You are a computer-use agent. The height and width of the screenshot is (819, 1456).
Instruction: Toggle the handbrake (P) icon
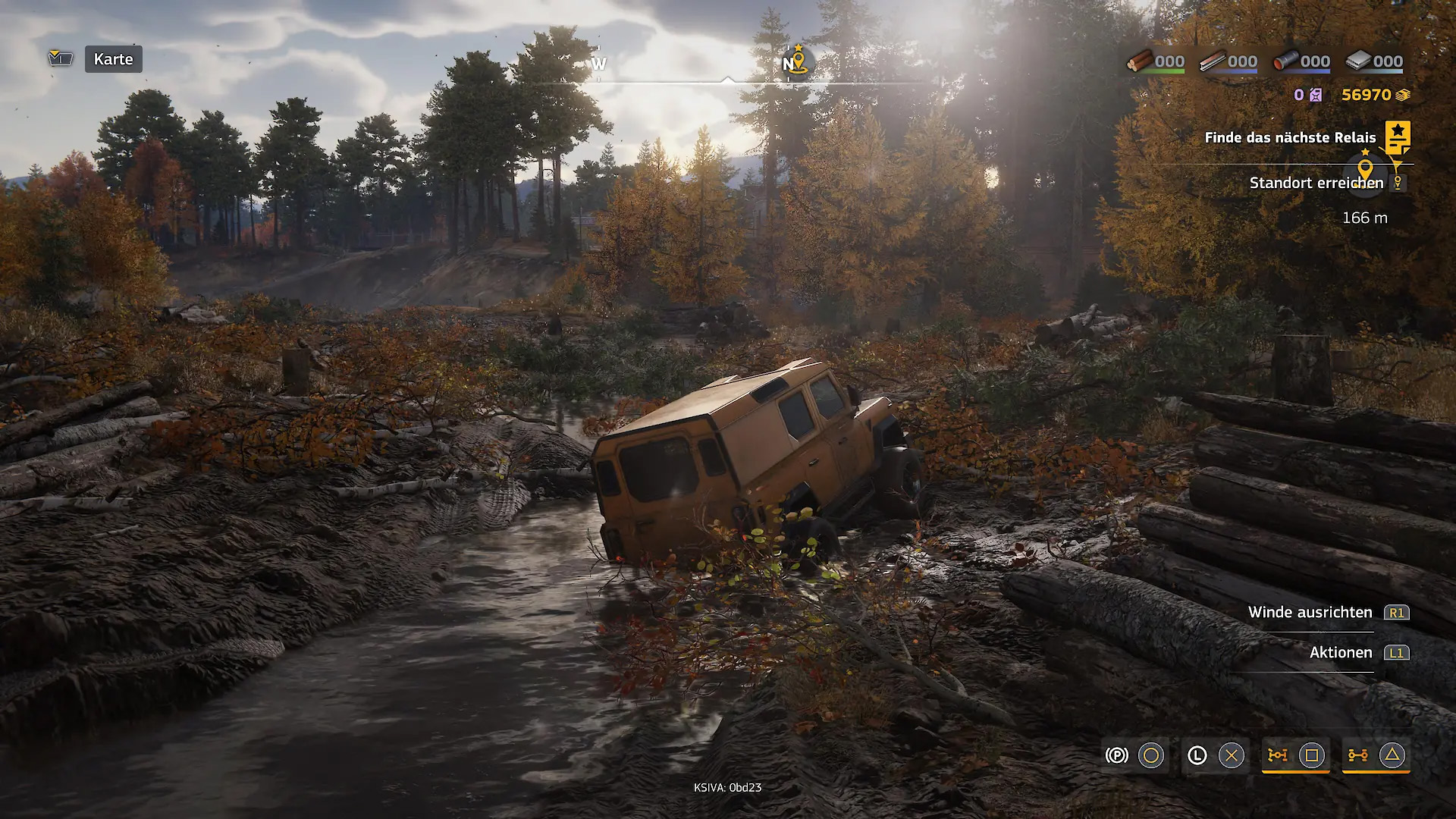1116,755
